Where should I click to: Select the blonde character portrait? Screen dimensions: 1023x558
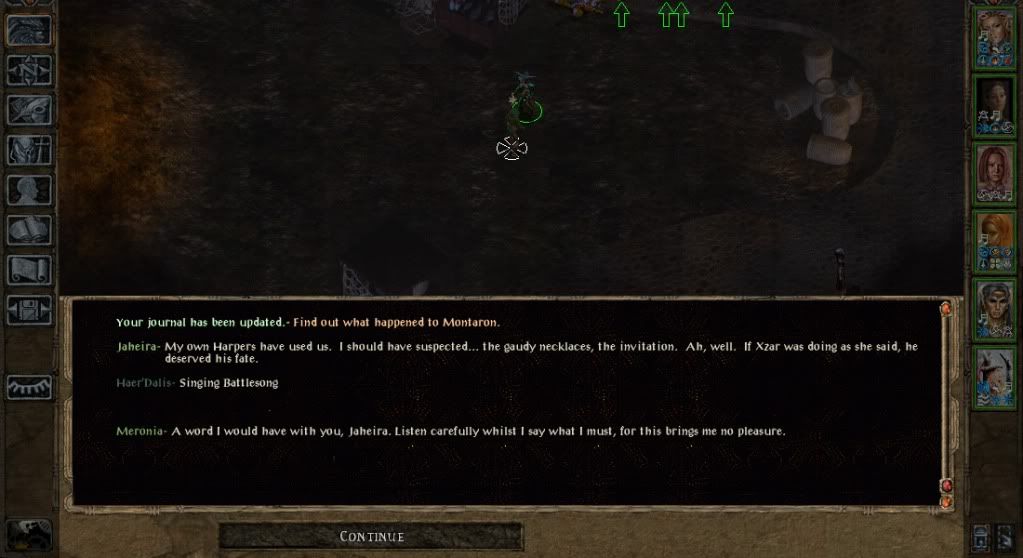tap(994, 38)
